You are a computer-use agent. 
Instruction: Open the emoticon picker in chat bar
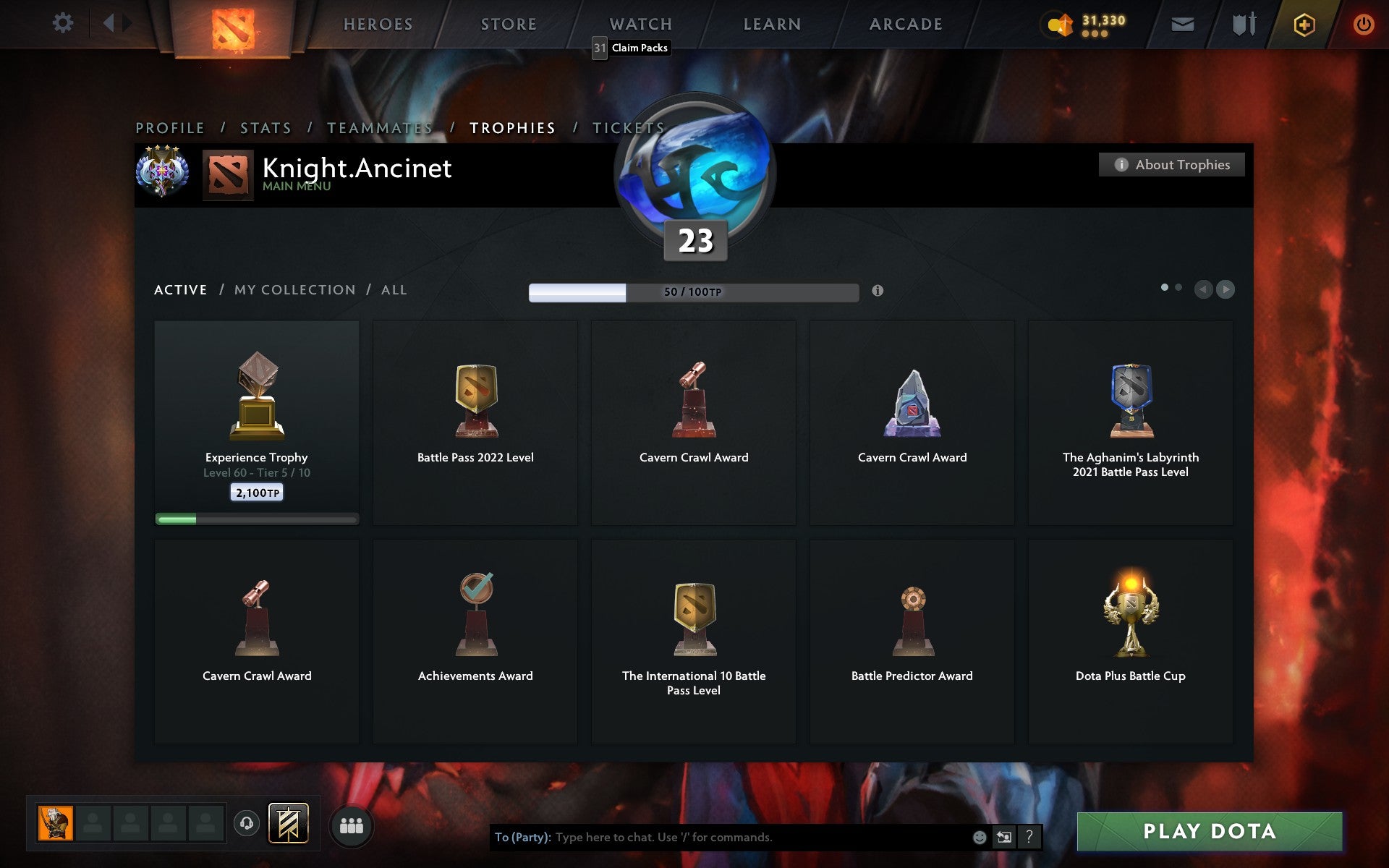coord(980,838)
